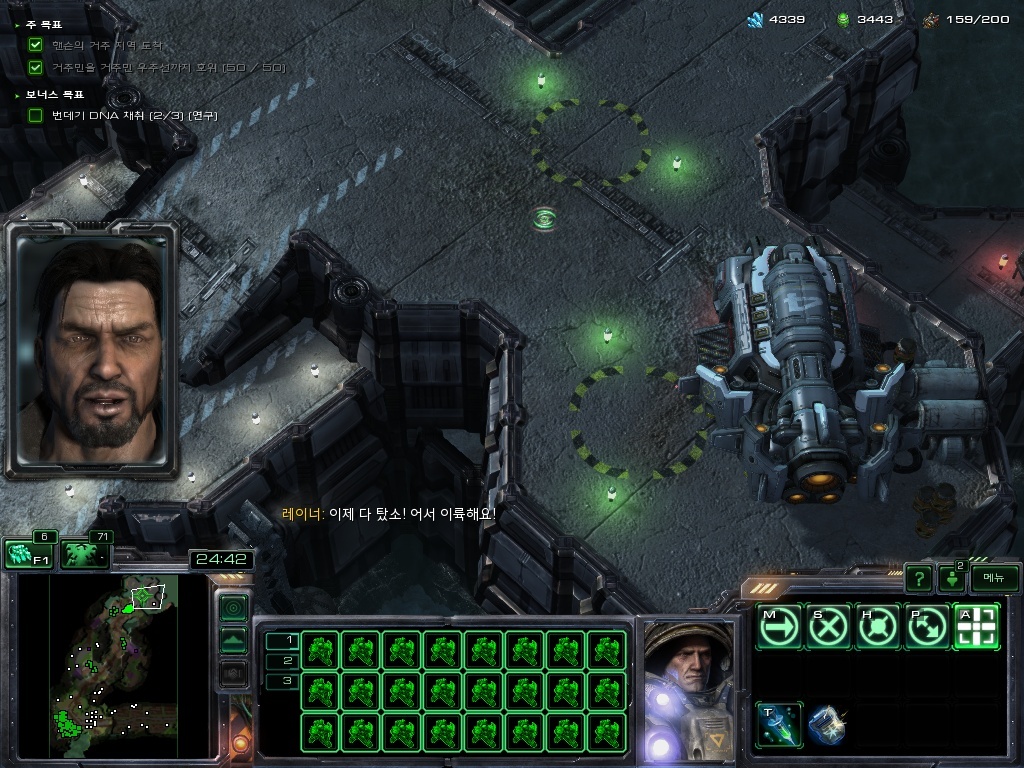1024x768 pixels.
Task: Select the Patrol command icon
Action: [927, 627]
